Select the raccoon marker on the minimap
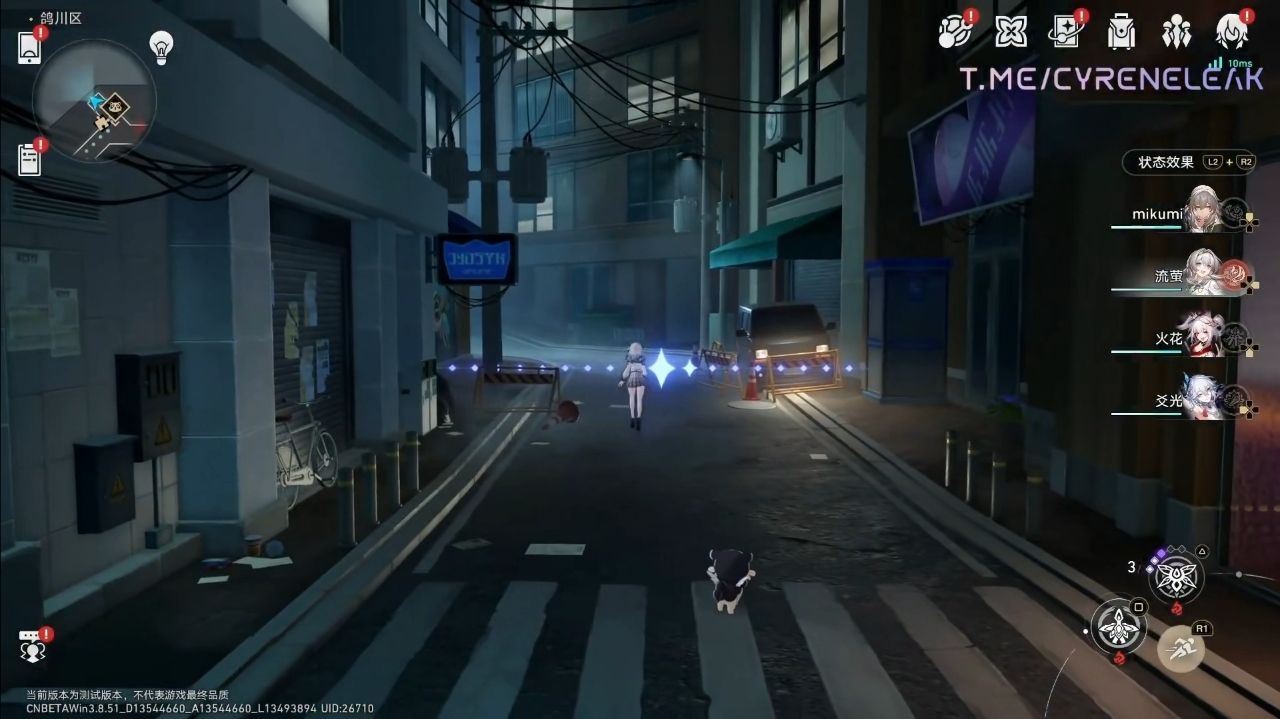 coord(116,104)
